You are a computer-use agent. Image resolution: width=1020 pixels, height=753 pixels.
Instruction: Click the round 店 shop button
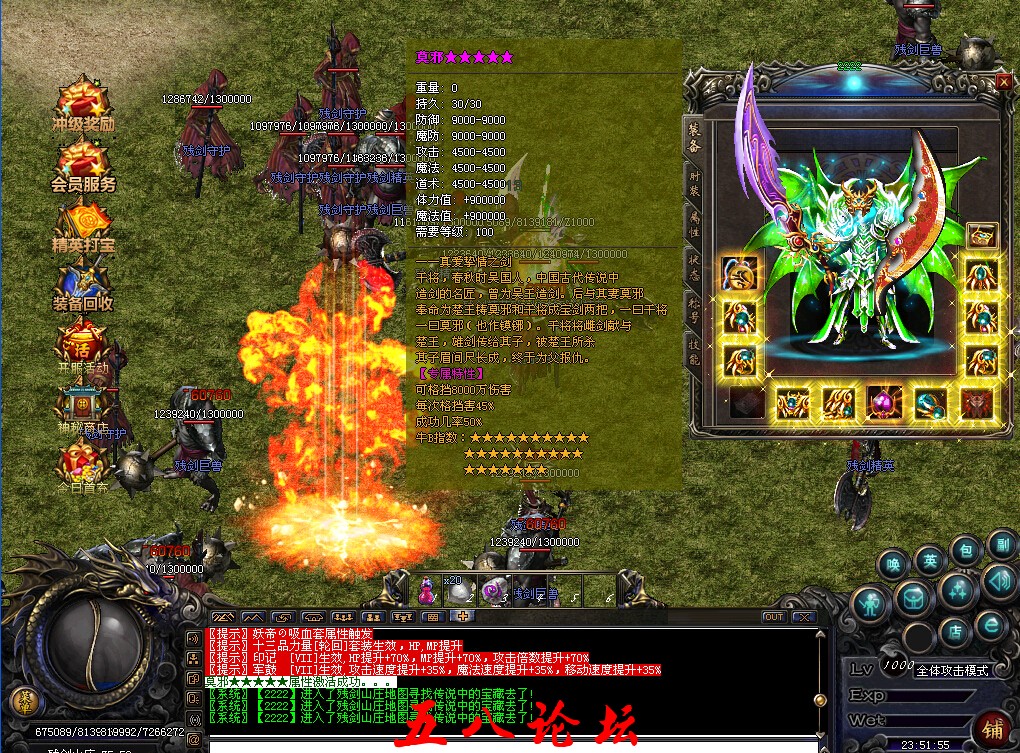pyautogui.click(x=955, y=632)
